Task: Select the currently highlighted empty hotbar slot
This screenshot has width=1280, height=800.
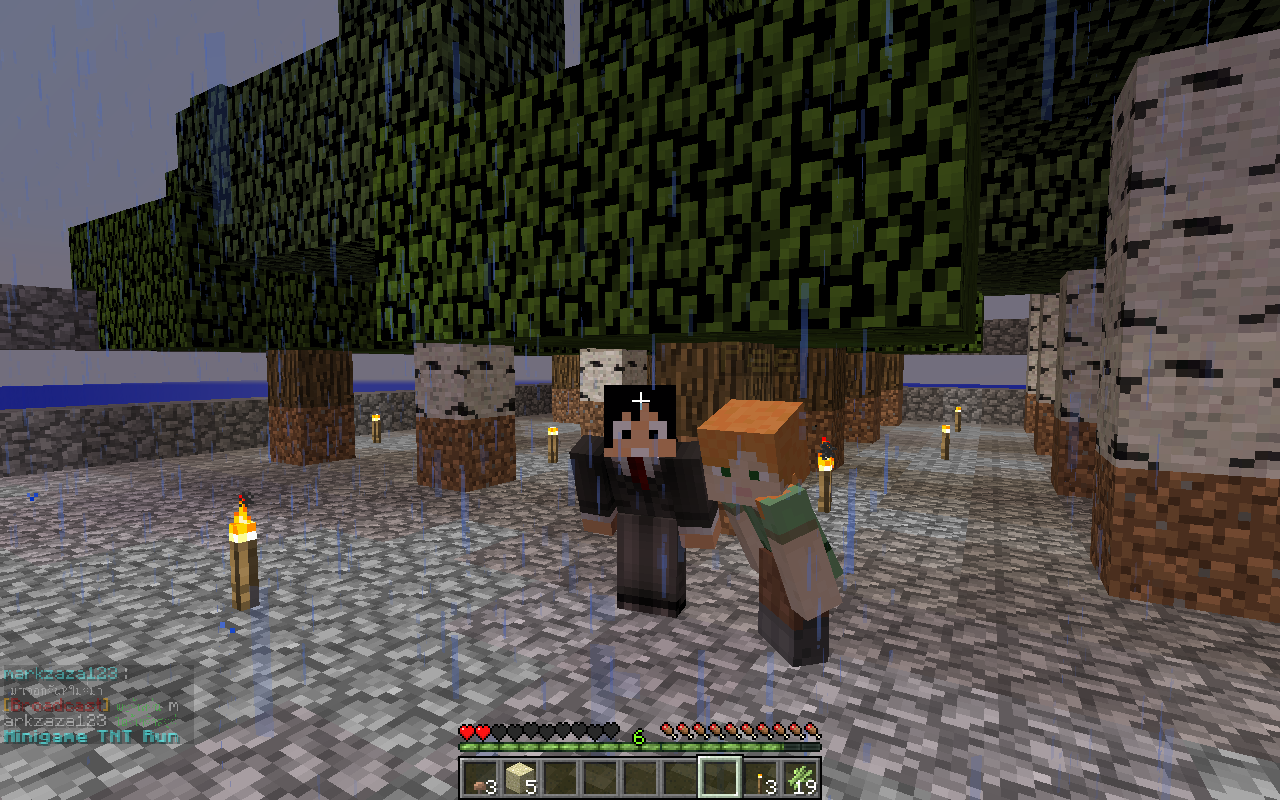Action: (x=718, y=778)
